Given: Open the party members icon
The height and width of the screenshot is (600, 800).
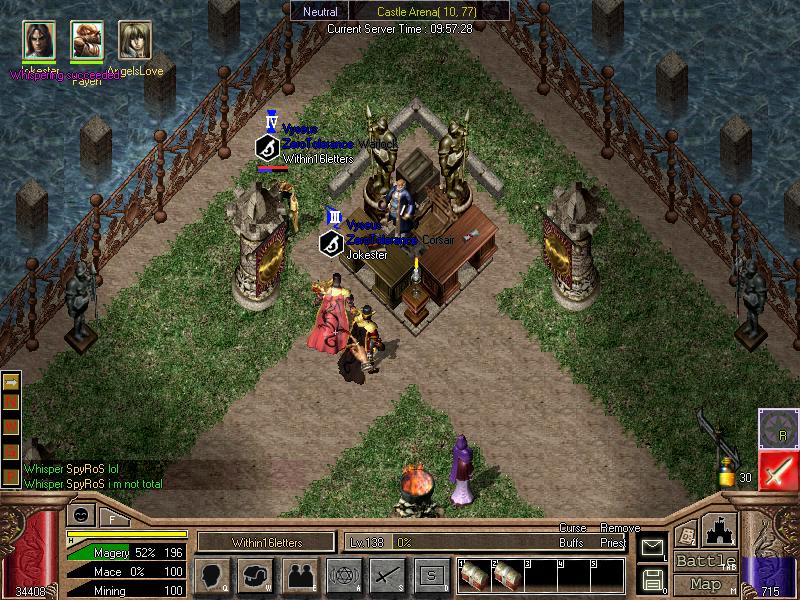Looking at the screenshot, I should [300, 575].
